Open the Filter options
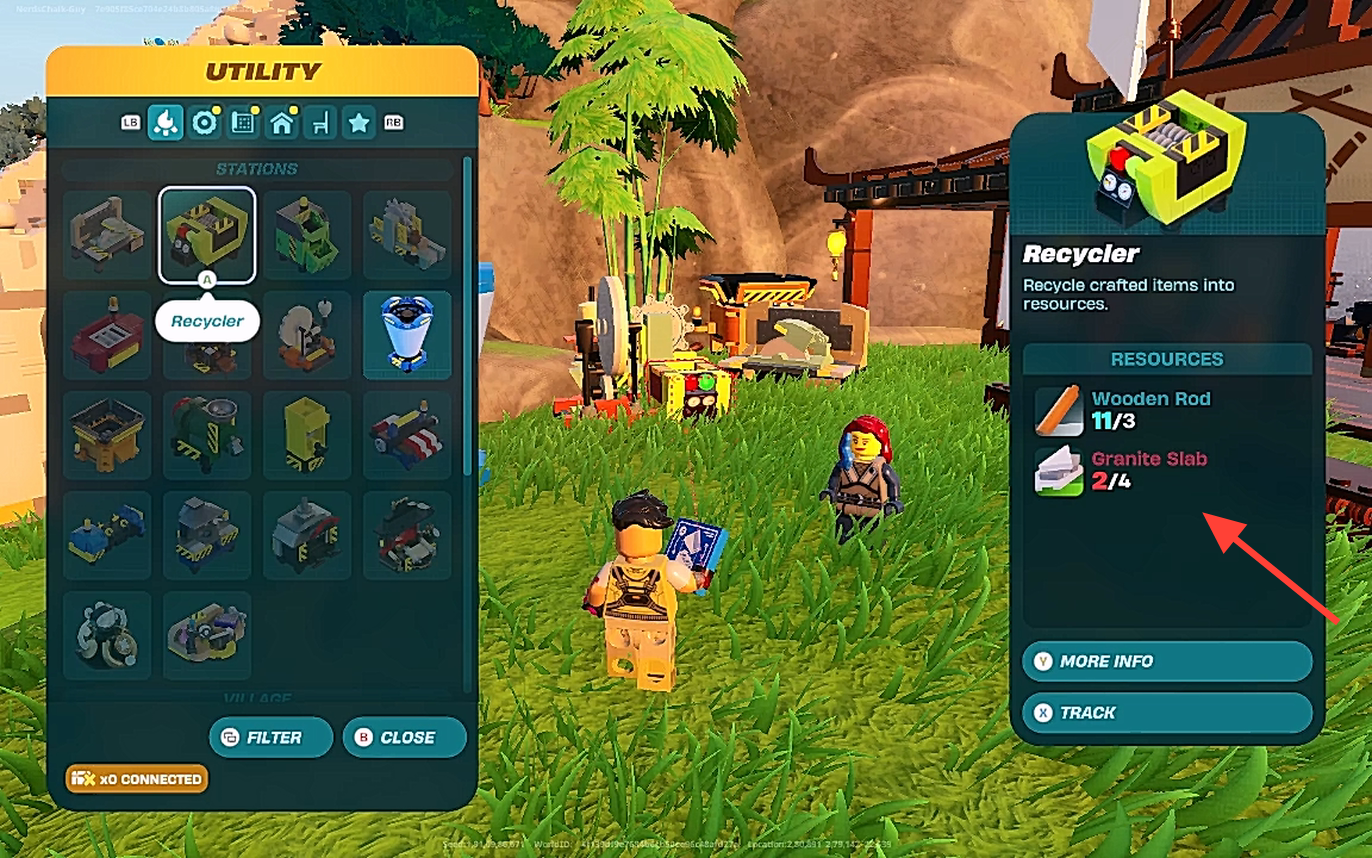The image size is (1372, 858). 270,738
